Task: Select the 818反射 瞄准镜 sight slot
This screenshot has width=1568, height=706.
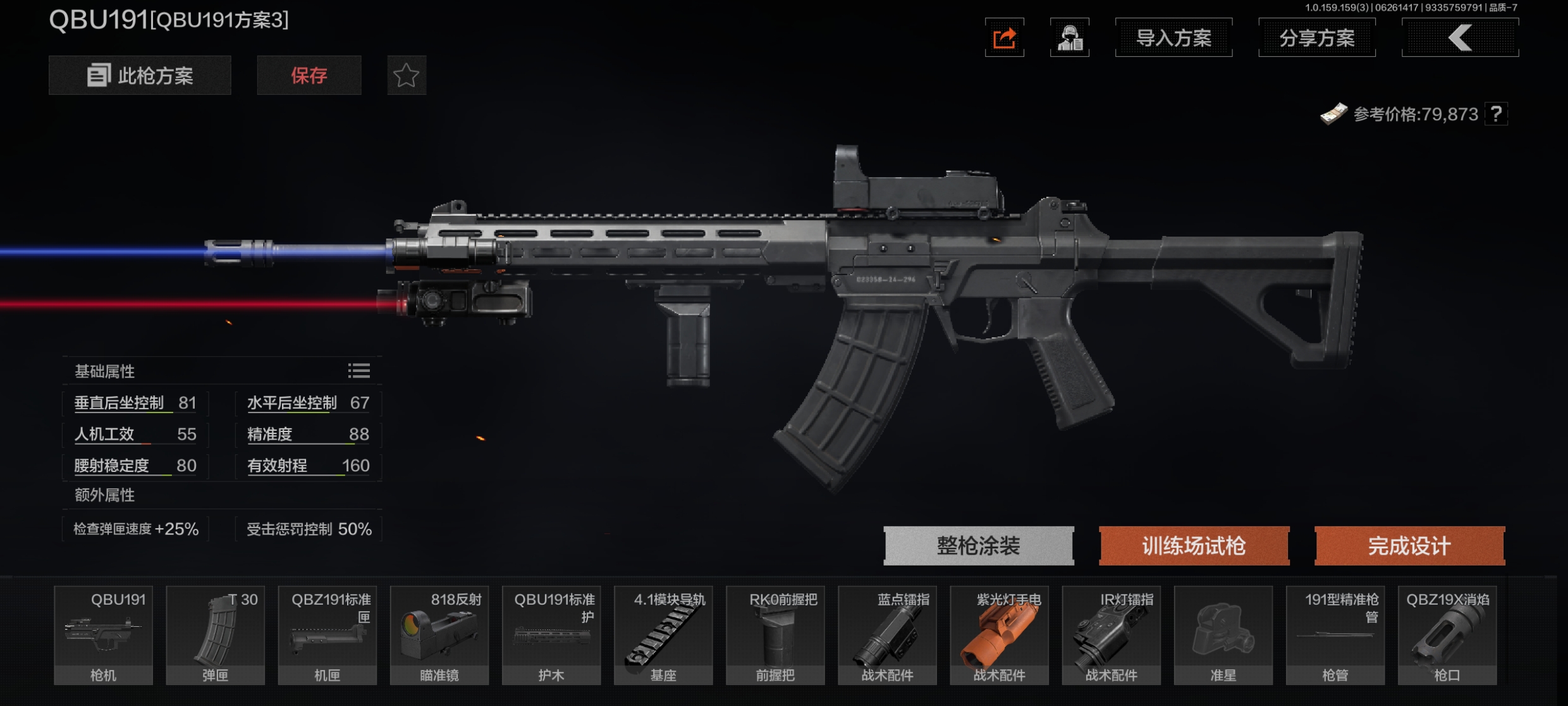Action: (x=439, y=635)
